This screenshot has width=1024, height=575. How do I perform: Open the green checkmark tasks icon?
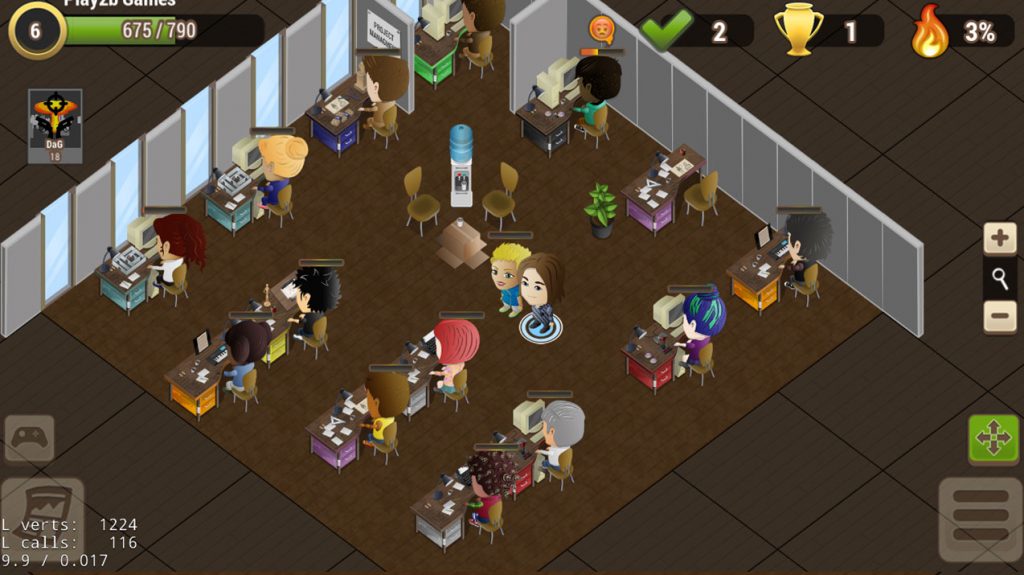666,31
